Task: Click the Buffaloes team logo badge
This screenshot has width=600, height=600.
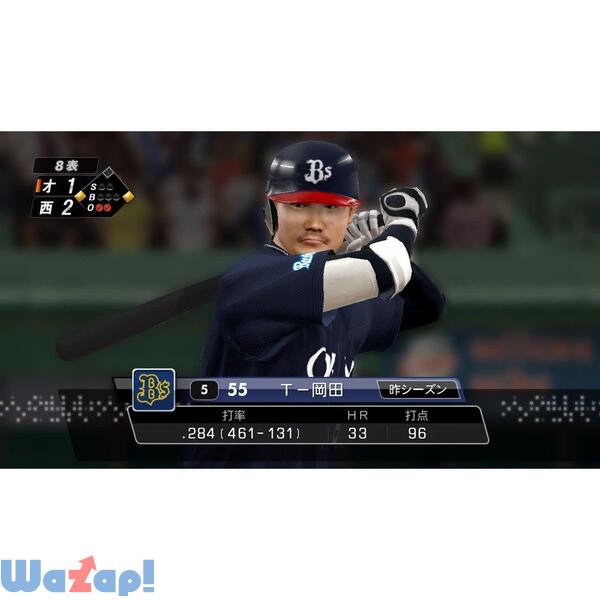Action: (153, 390)
